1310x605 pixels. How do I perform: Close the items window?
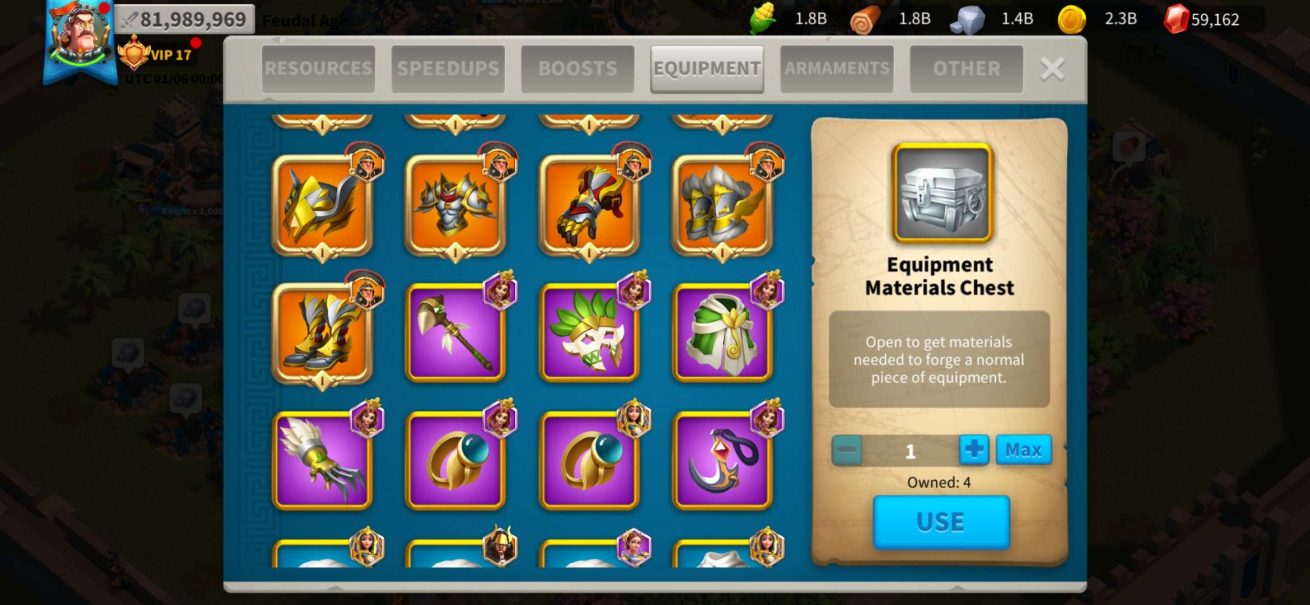[1052, 68]
